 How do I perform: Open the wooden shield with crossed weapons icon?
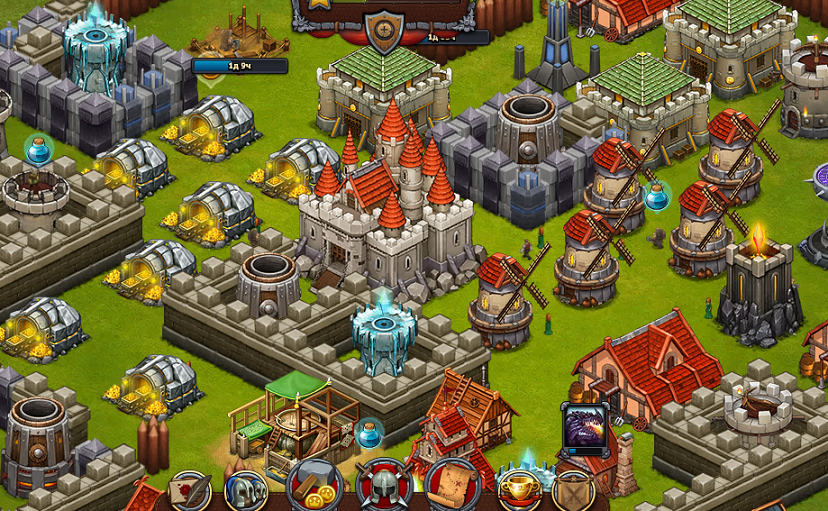pos(574,492)
